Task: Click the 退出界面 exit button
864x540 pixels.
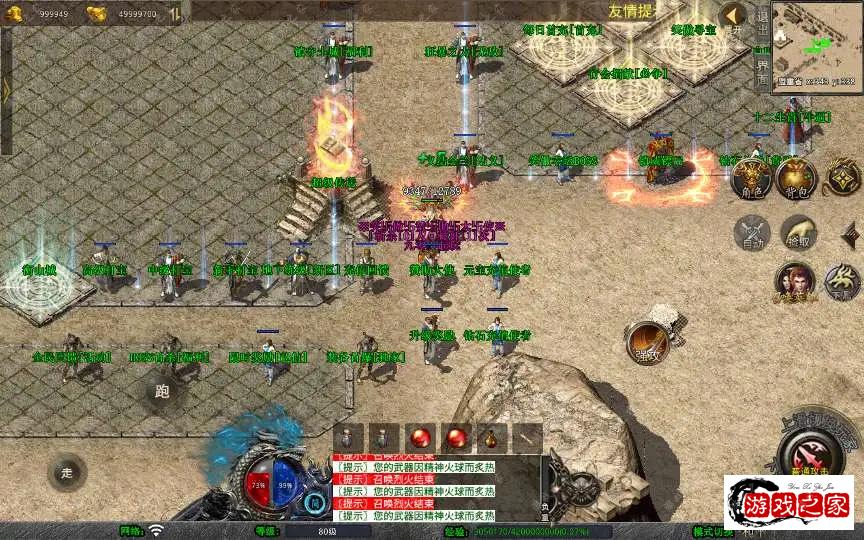Action: [762, 45]
